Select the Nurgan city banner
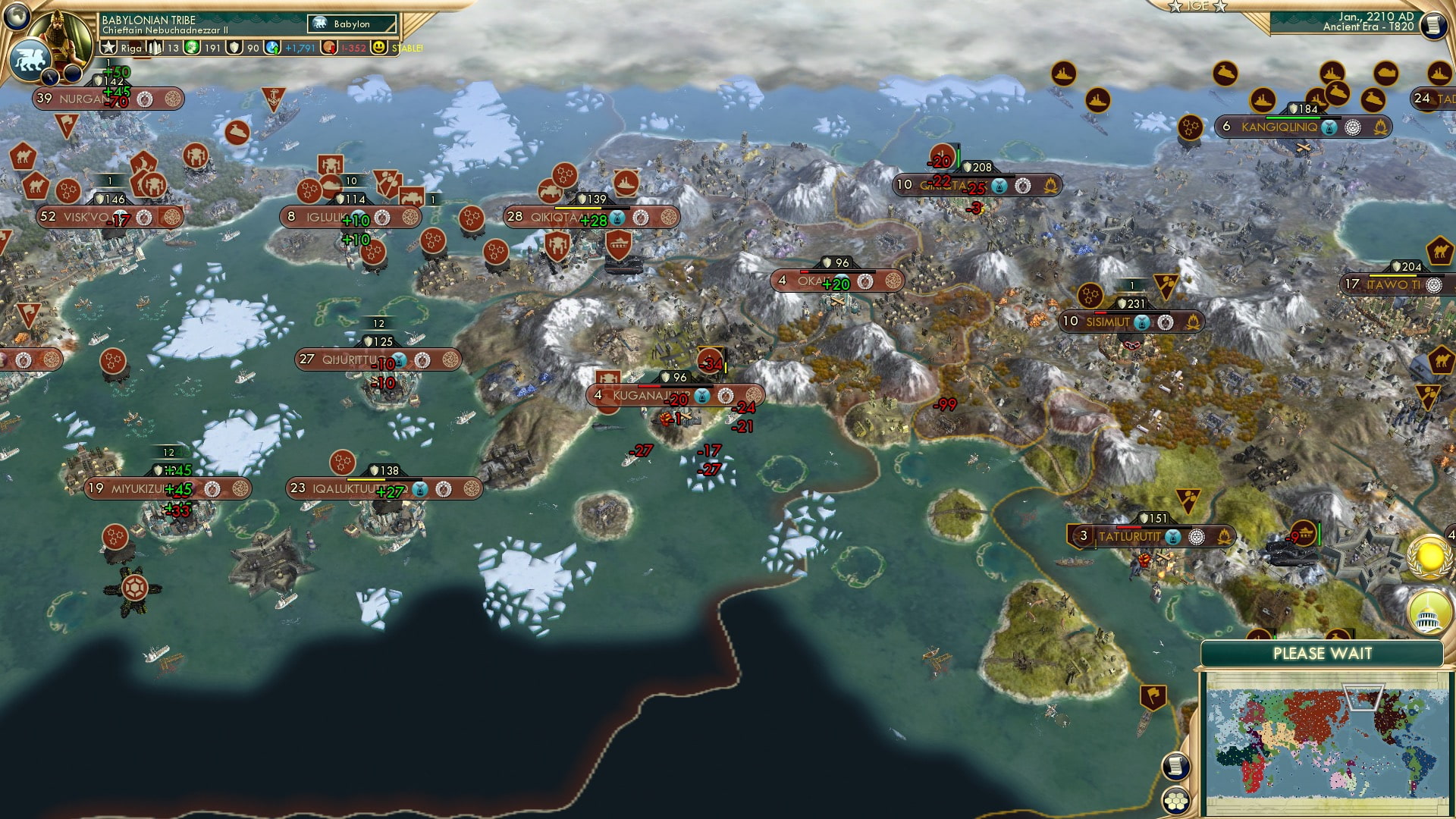The height and width of the screenshot is (819, 1456). [83, 99]
